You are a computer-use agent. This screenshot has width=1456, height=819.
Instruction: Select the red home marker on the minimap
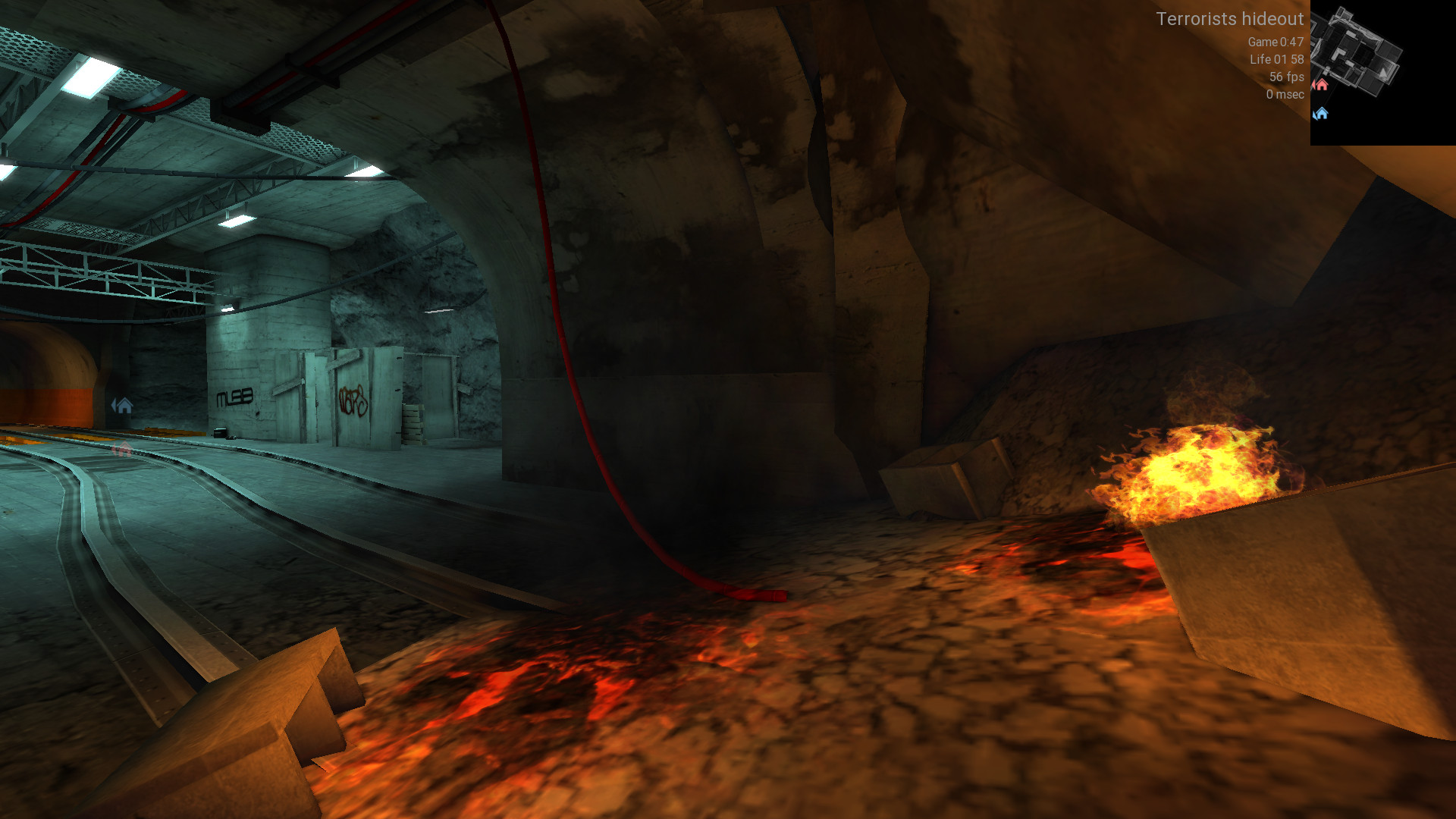pyautogui.click(x=1321, y=85)
